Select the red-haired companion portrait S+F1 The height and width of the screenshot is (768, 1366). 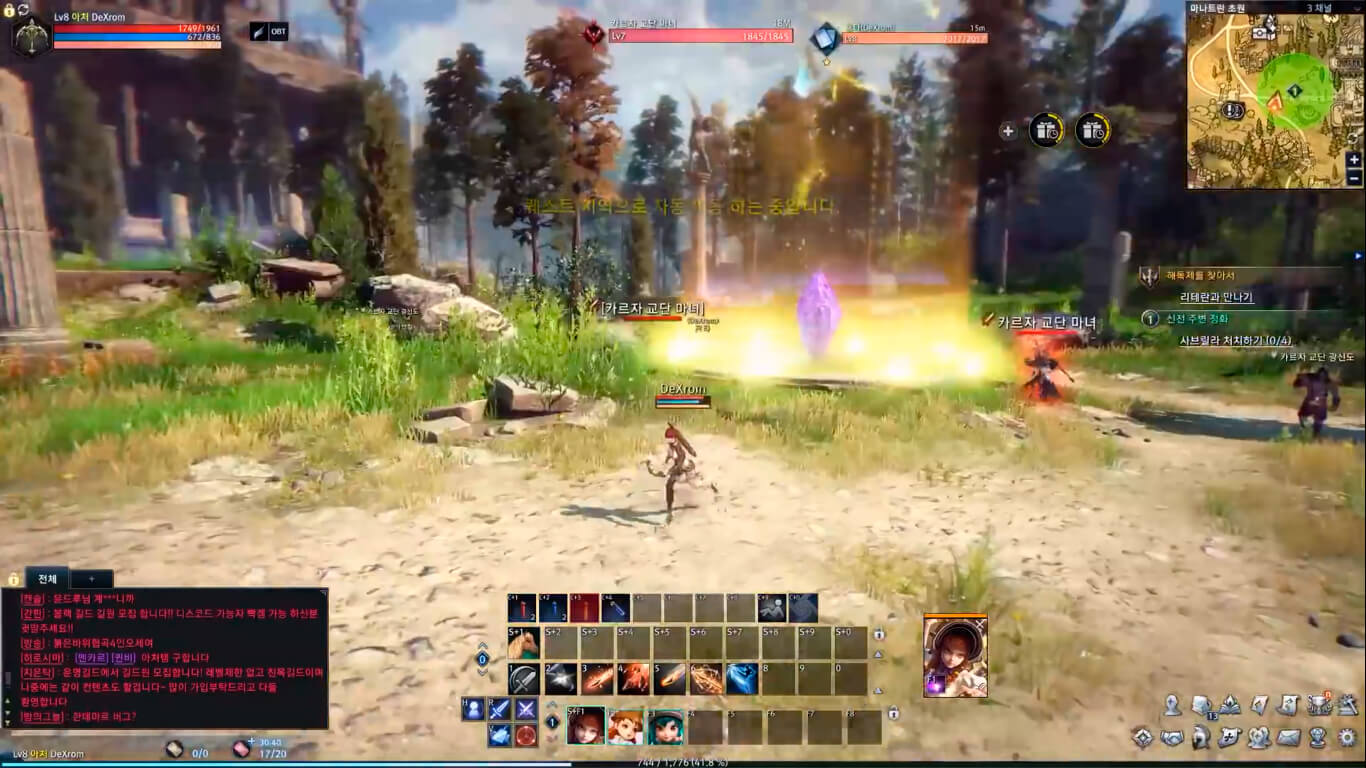585,726
